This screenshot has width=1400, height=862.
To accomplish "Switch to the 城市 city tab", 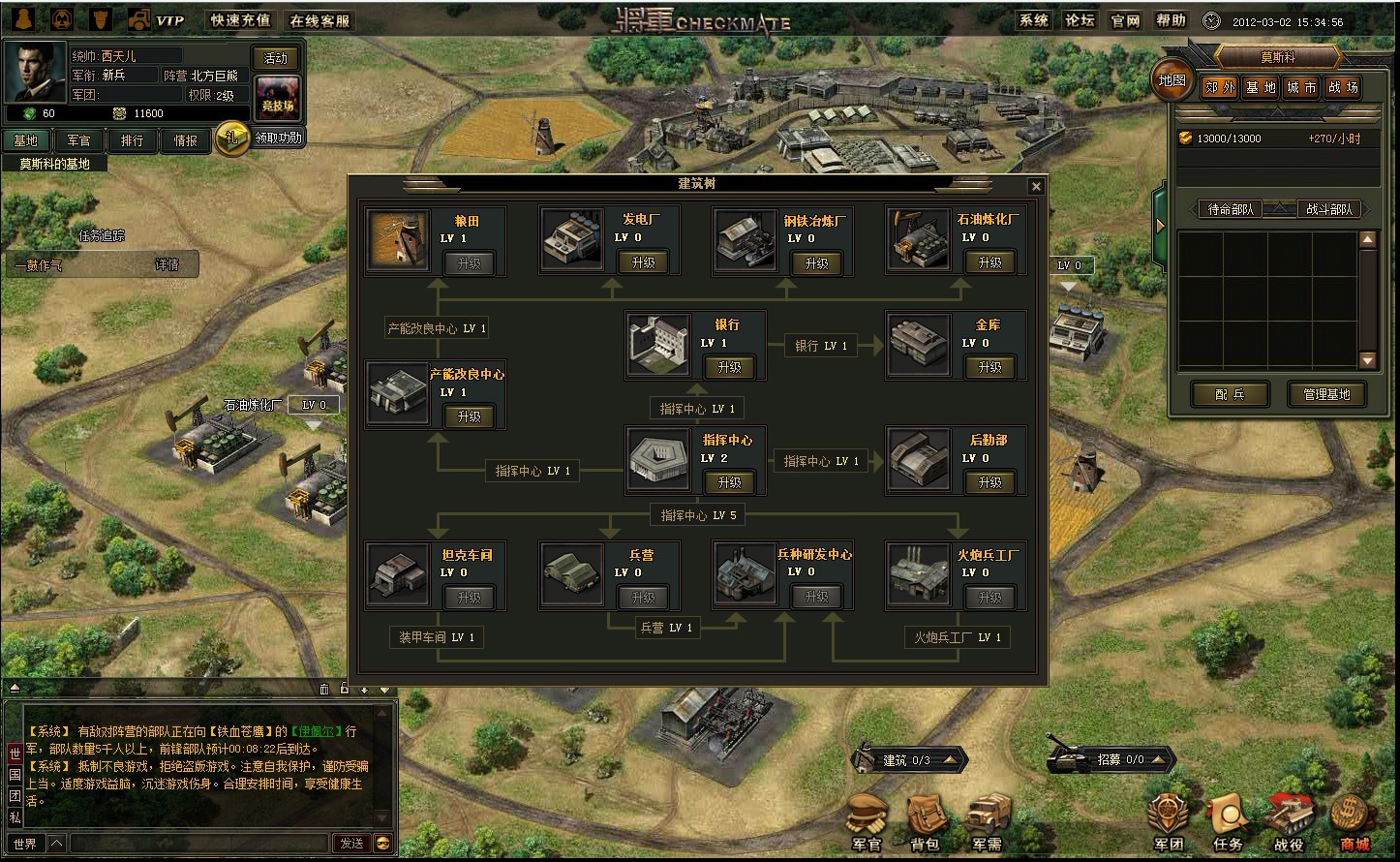I will pyautogui.click(x=1300, y=87).
